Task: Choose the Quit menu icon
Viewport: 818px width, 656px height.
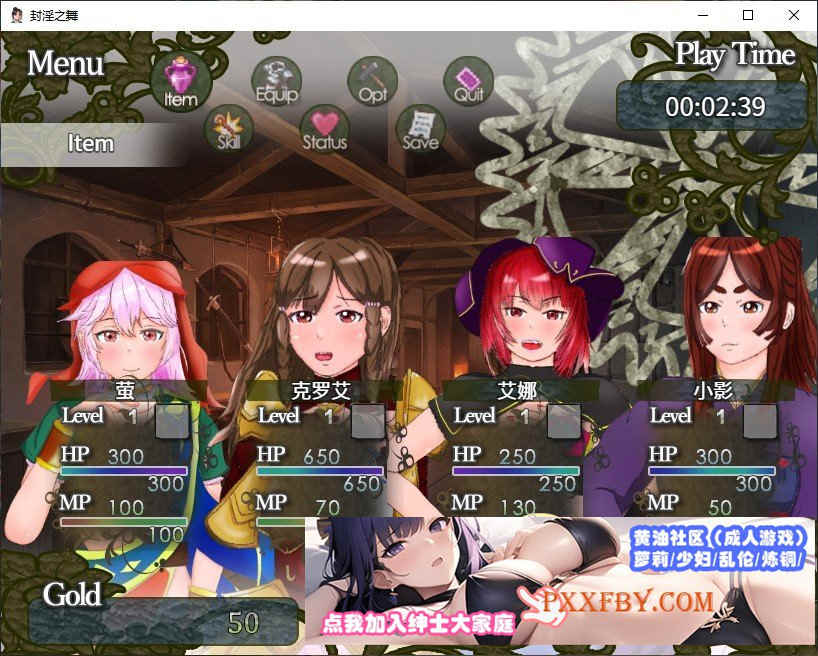Action: coord(468,80)
